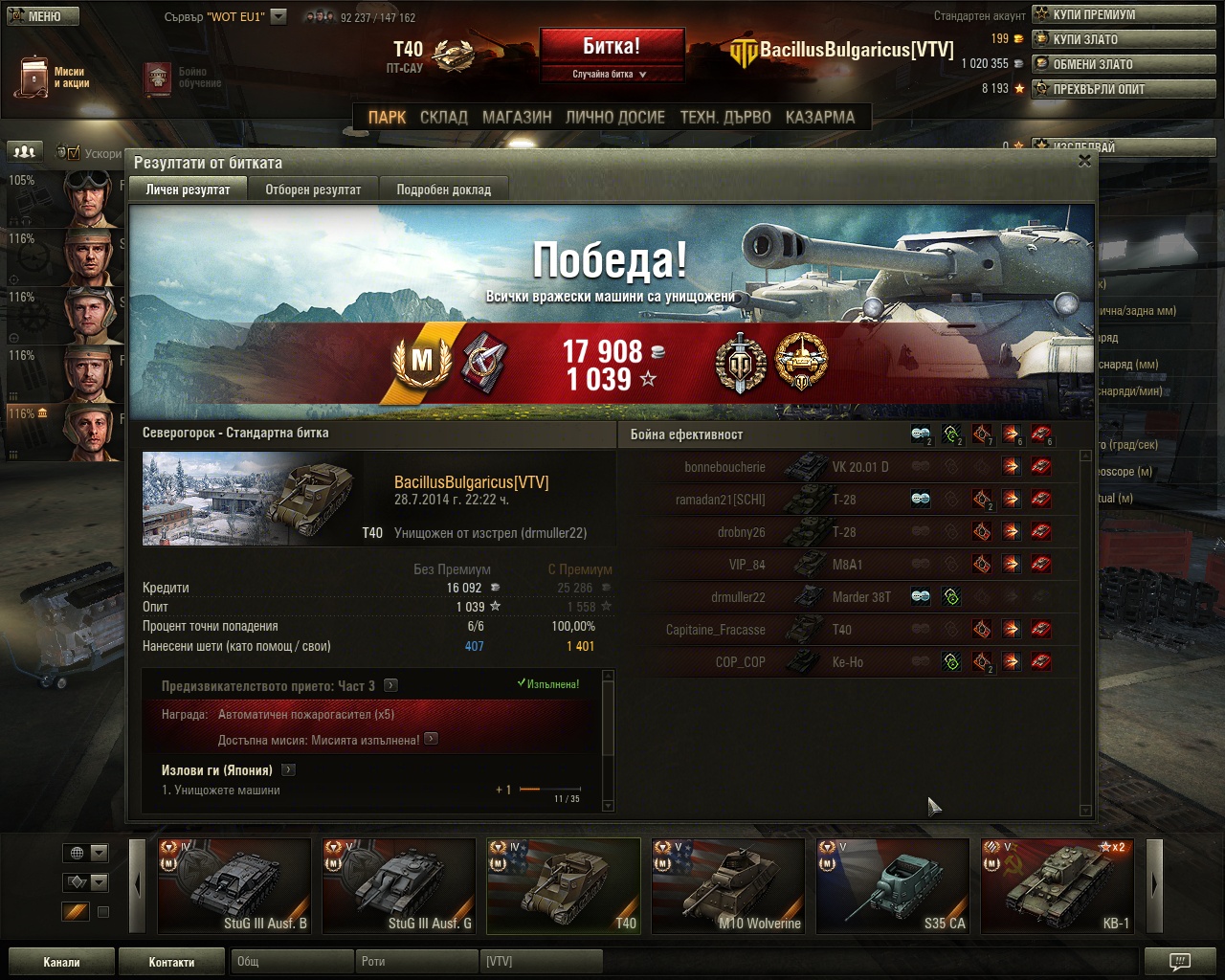
Task: Open the МЕНЮ button
Action: 43,16
